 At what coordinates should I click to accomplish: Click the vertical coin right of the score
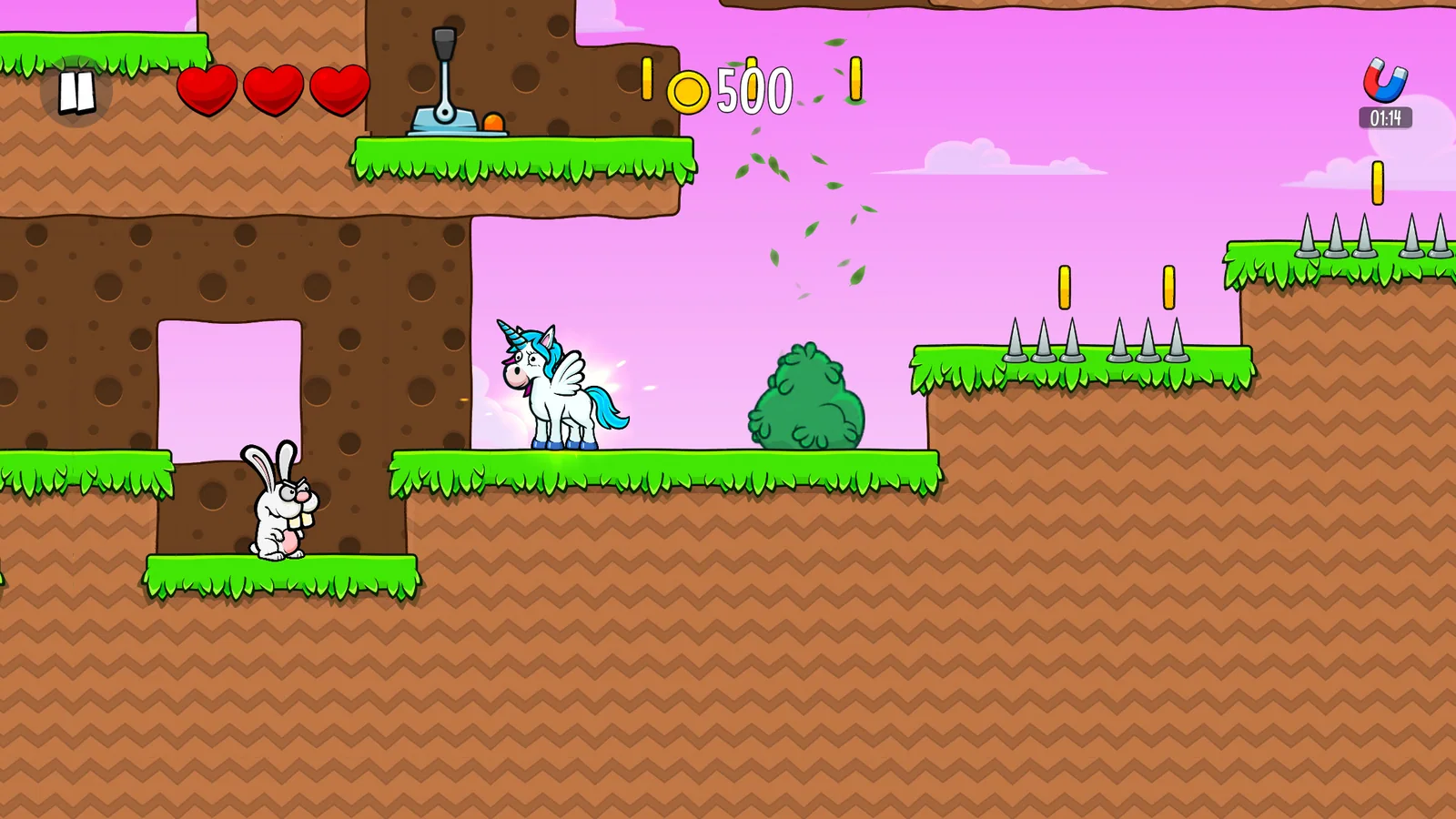click(854, 77)
